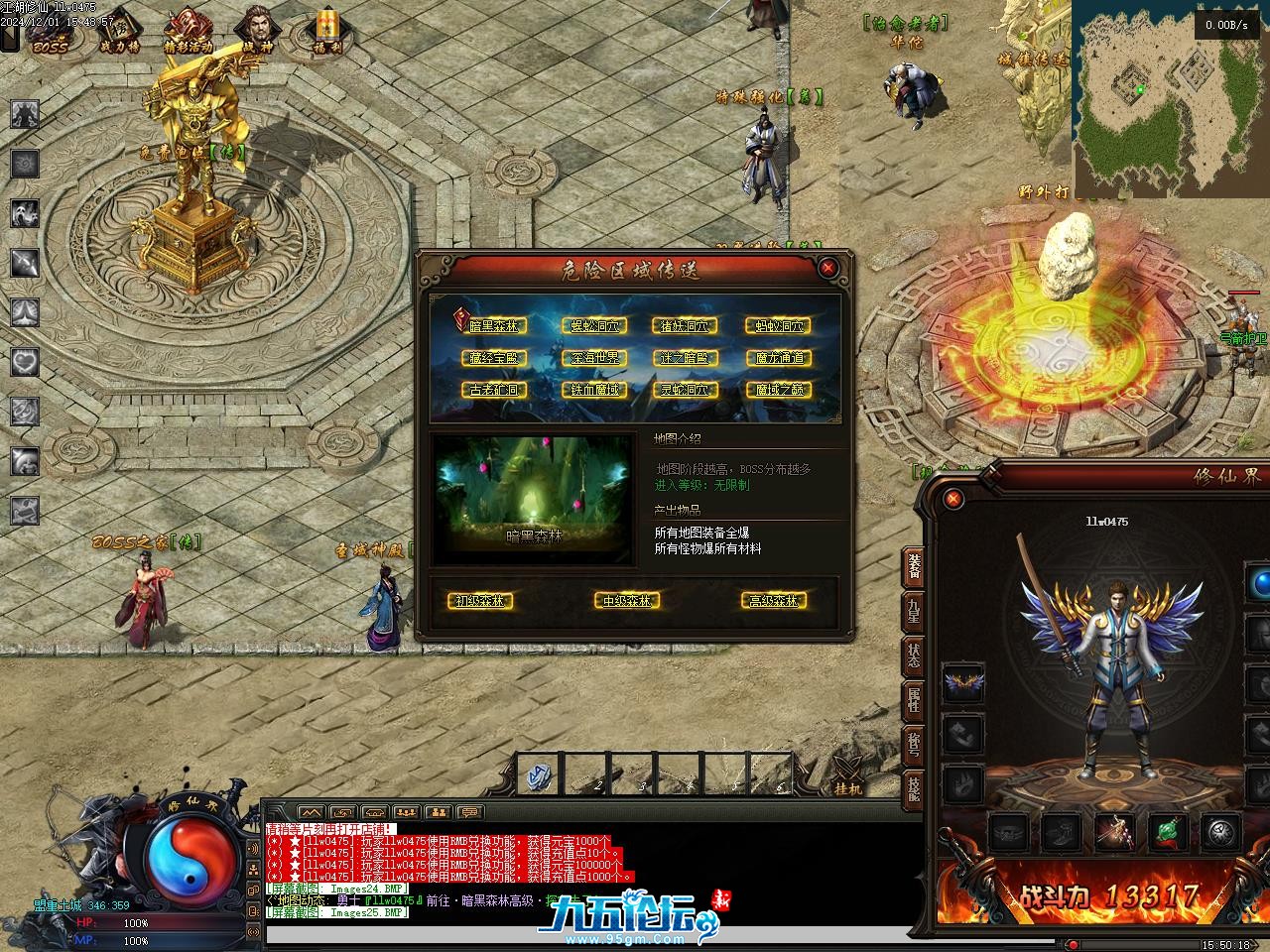Screen dimensions: 1270x952
Task: Open the 精彩活动 events icon
Action: click(187, 32)
